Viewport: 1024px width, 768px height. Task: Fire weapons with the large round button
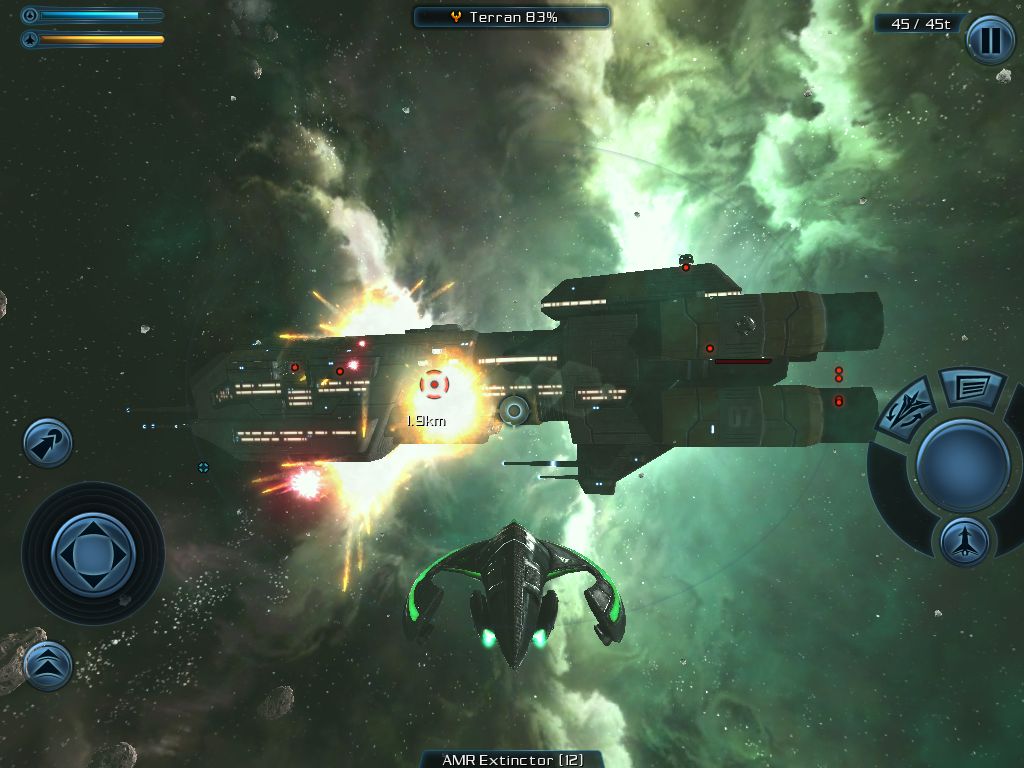(x=962, y=465)
